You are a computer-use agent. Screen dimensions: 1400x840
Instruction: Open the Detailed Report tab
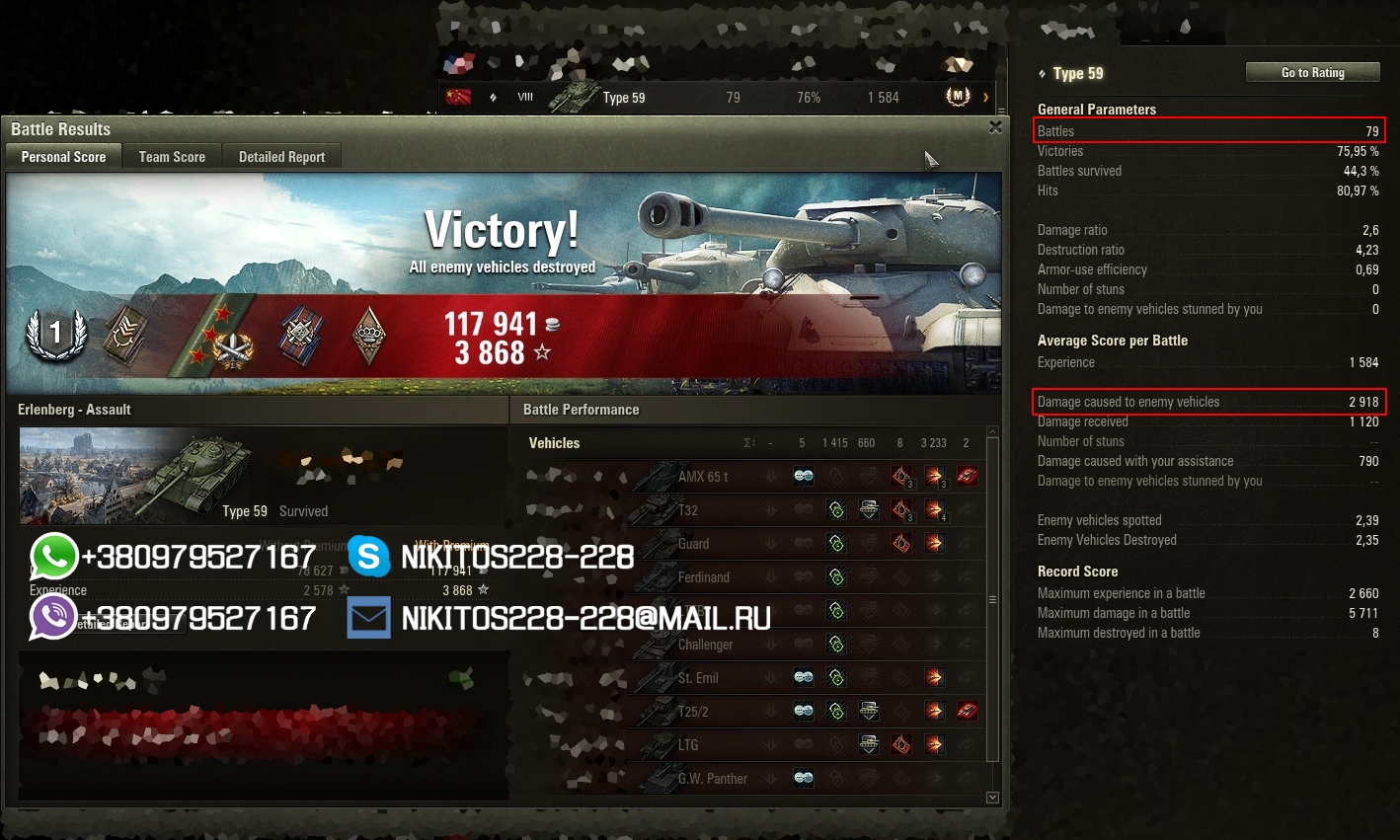(281, 157)
